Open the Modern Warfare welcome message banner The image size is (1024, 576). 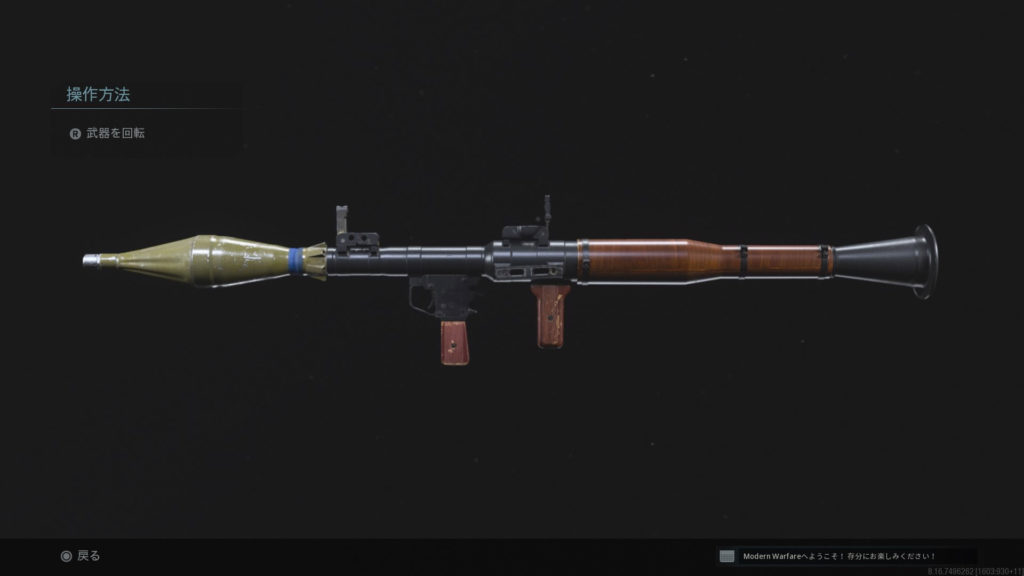(845, 556)
